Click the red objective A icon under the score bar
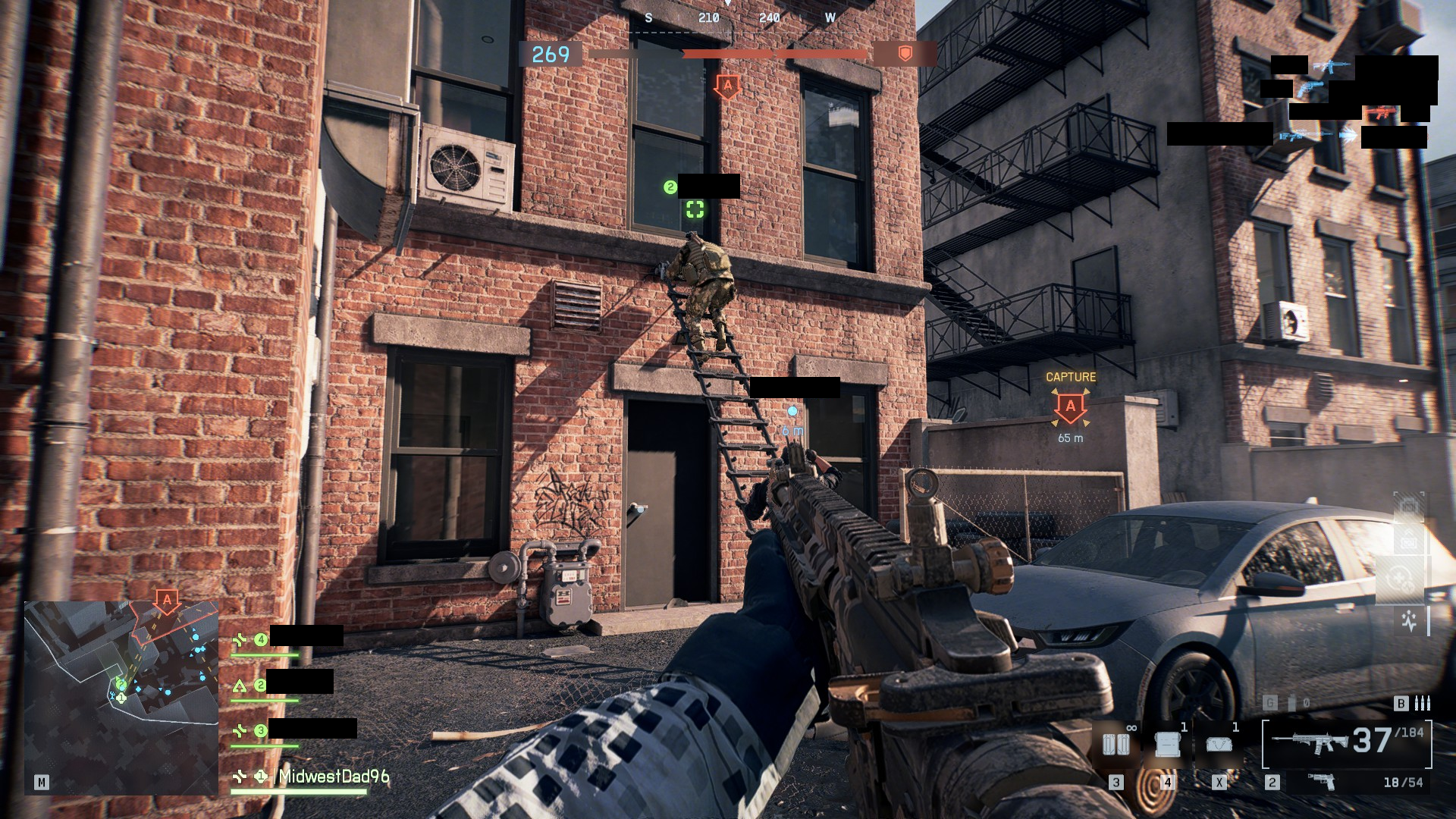 tap(727, 86)
